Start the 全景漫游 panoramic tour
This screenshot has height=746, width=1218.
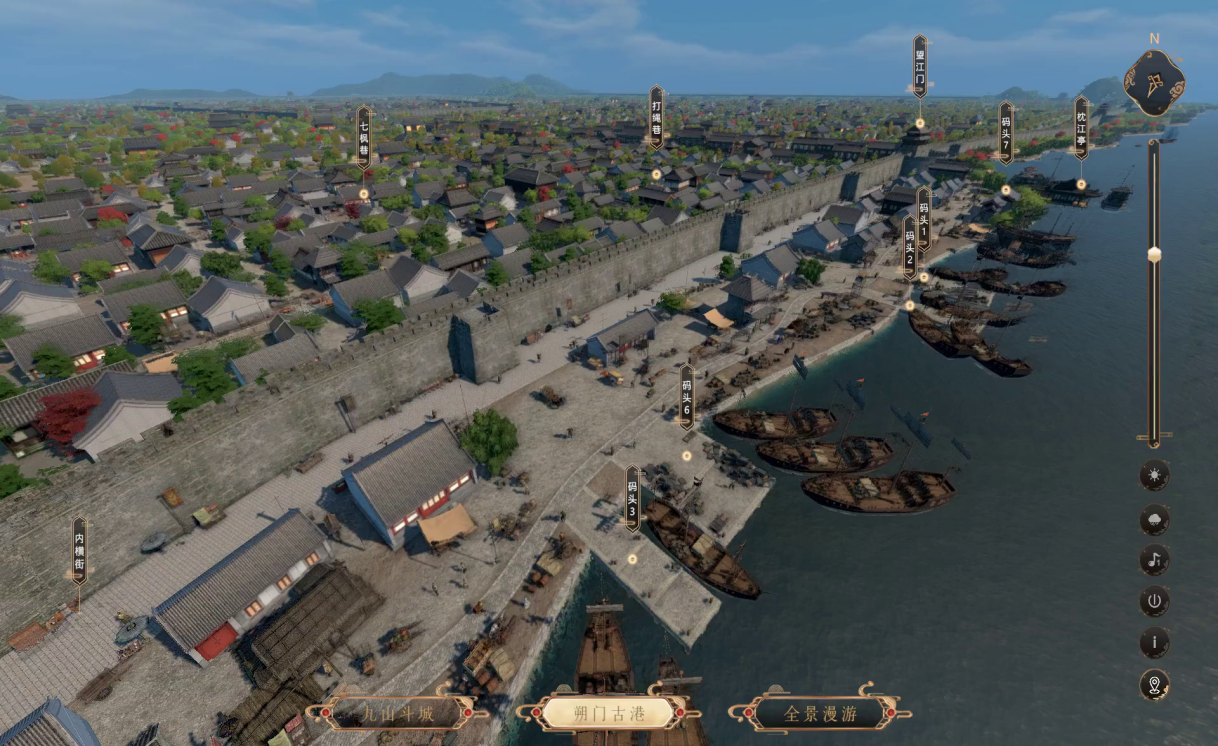tap(820, 713)
